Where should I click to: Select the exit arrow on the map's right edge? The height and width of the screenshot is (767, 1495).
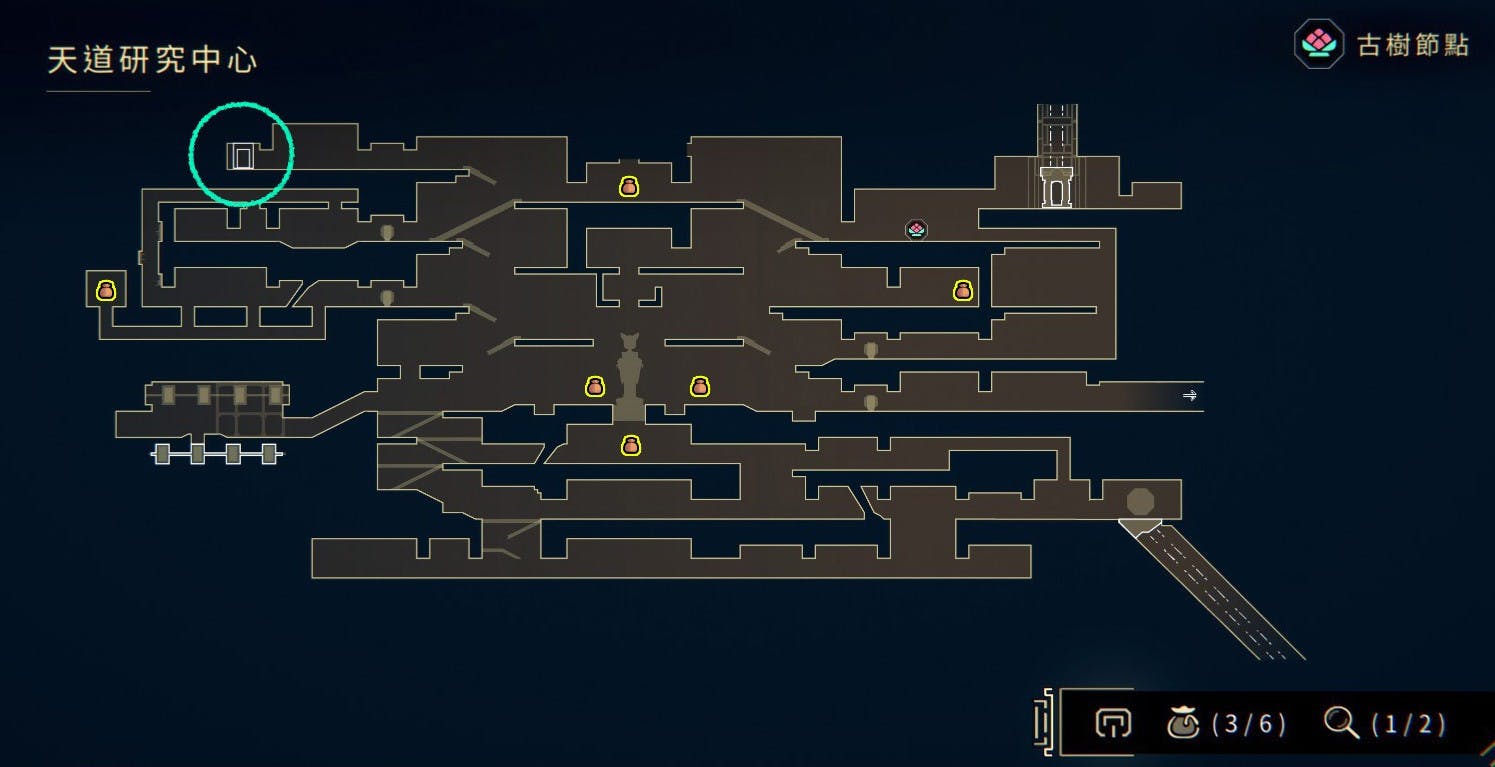point(1190,396)
